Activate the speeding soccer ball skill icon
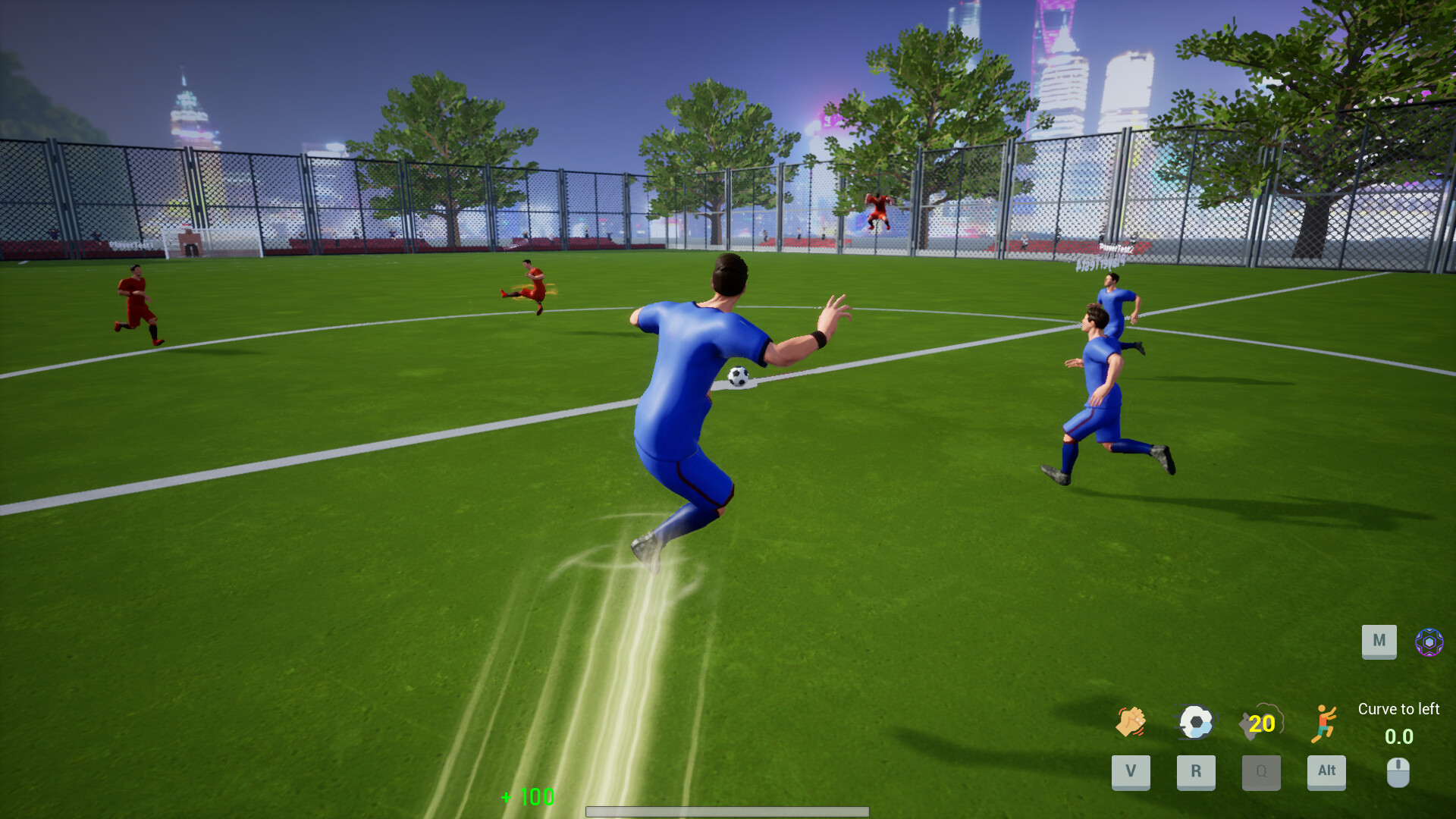The height and width of the screenshot is (819, 1456). pos(1197,722)
